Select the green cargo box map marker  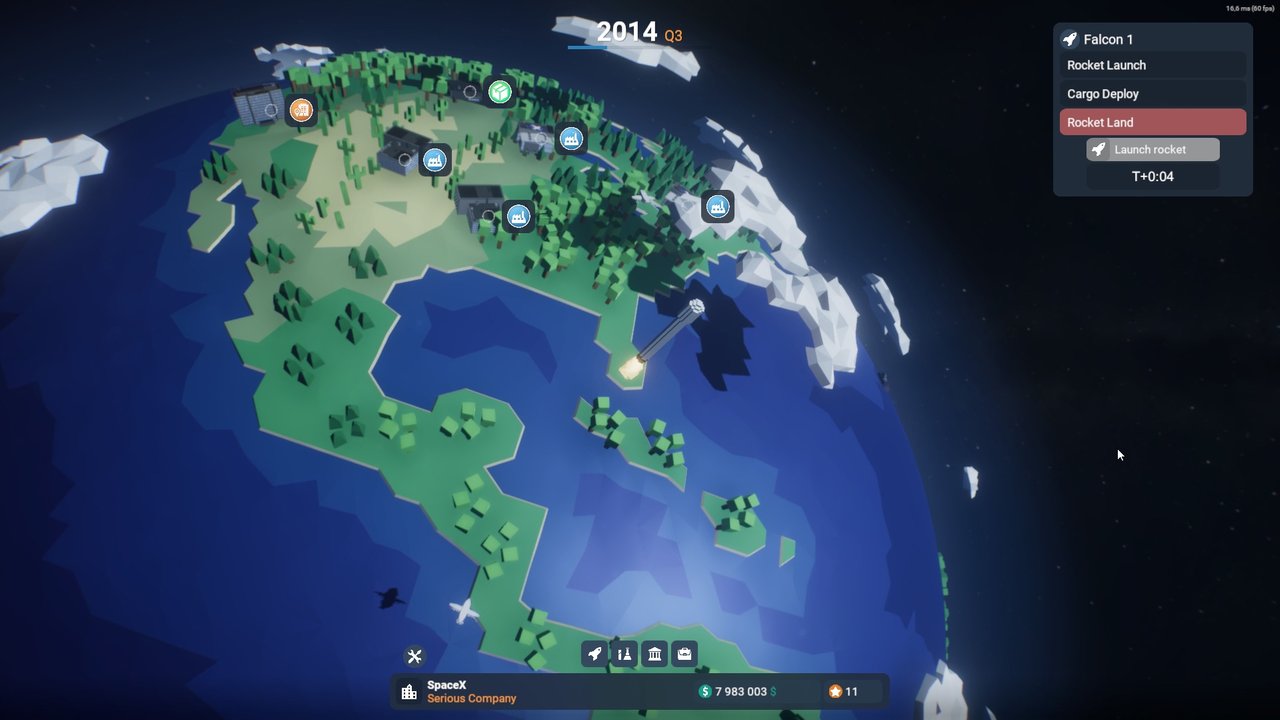pyautogui.click(x=500, y=93)
